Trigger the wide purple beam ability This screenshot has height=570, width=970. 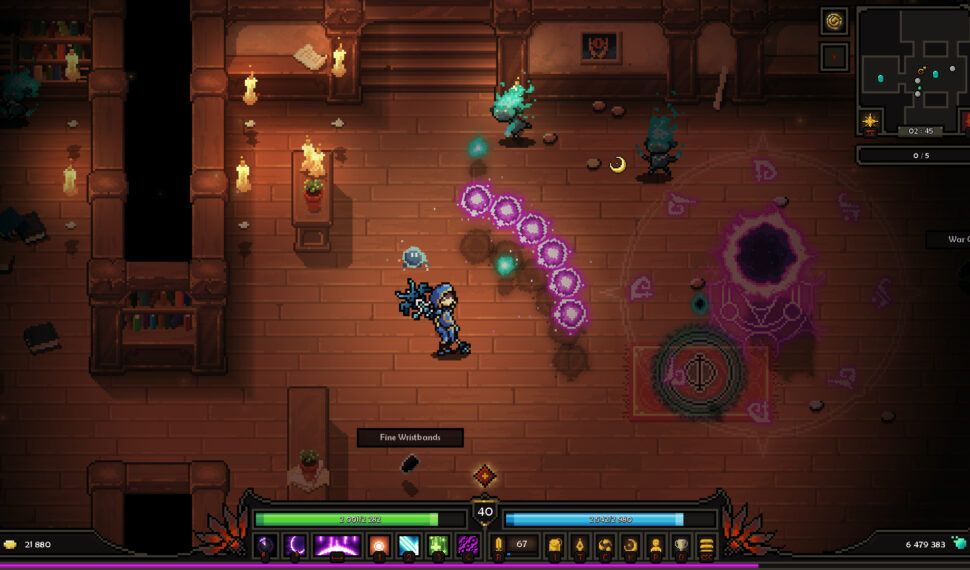(337, 545)
